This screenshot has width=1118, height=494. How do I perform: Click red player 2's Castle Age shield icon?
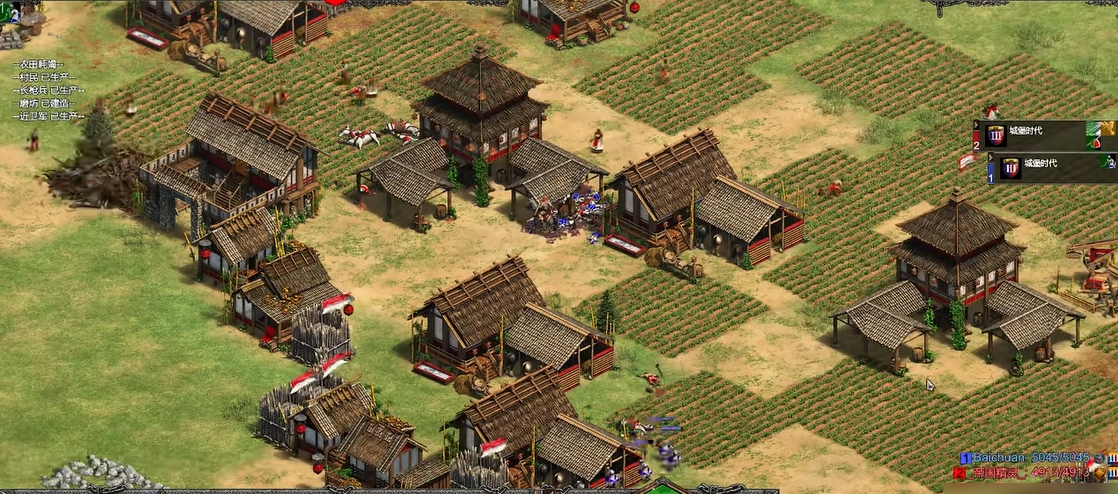(995, 135)
